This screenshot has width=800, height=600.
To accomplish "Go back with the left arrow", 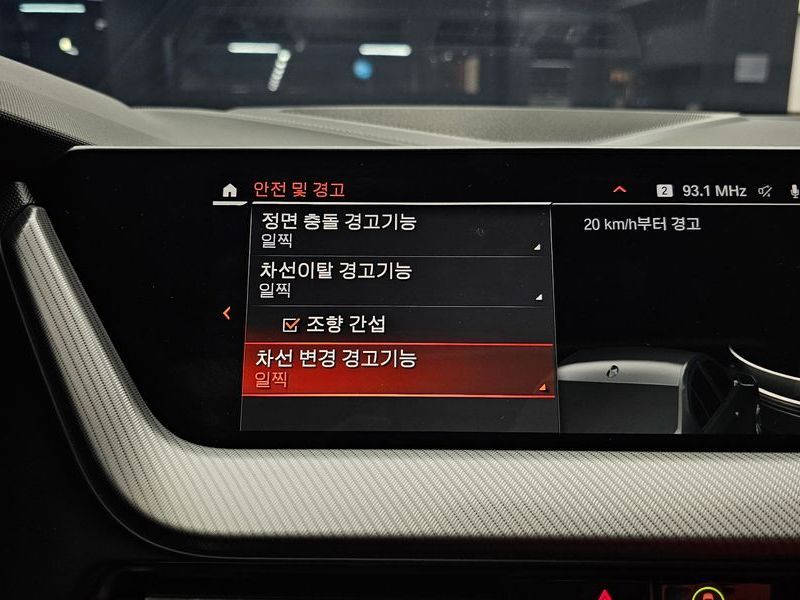I will [227, 313].
